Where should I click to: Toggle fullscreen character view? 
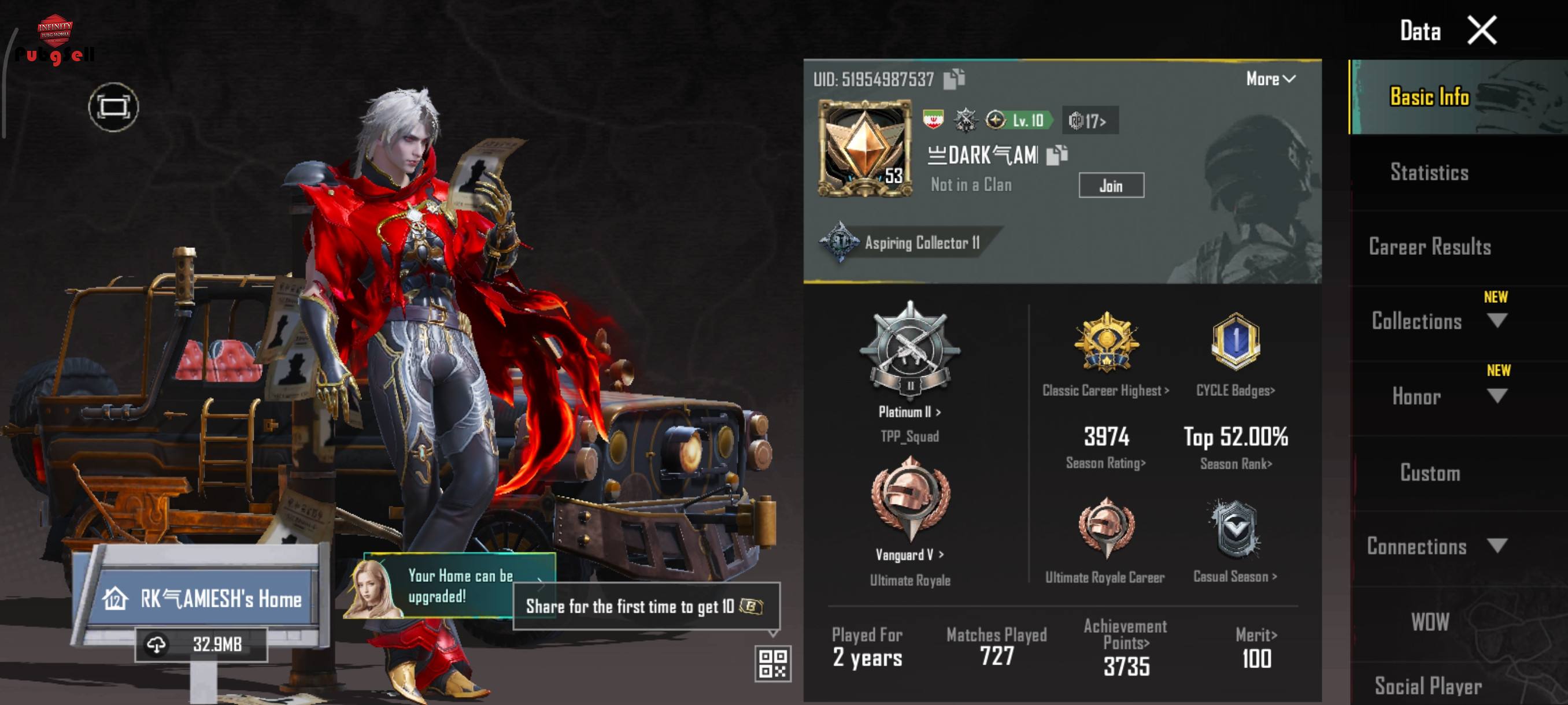(x=113, y=107)
